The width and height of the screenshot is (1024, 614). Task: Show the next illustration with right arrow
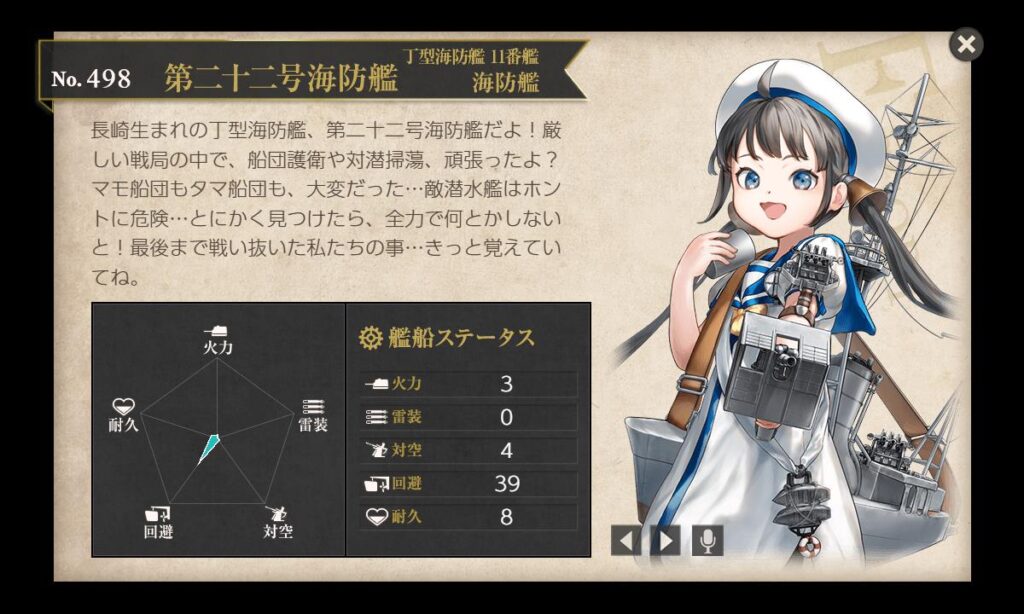coord(665,541)
